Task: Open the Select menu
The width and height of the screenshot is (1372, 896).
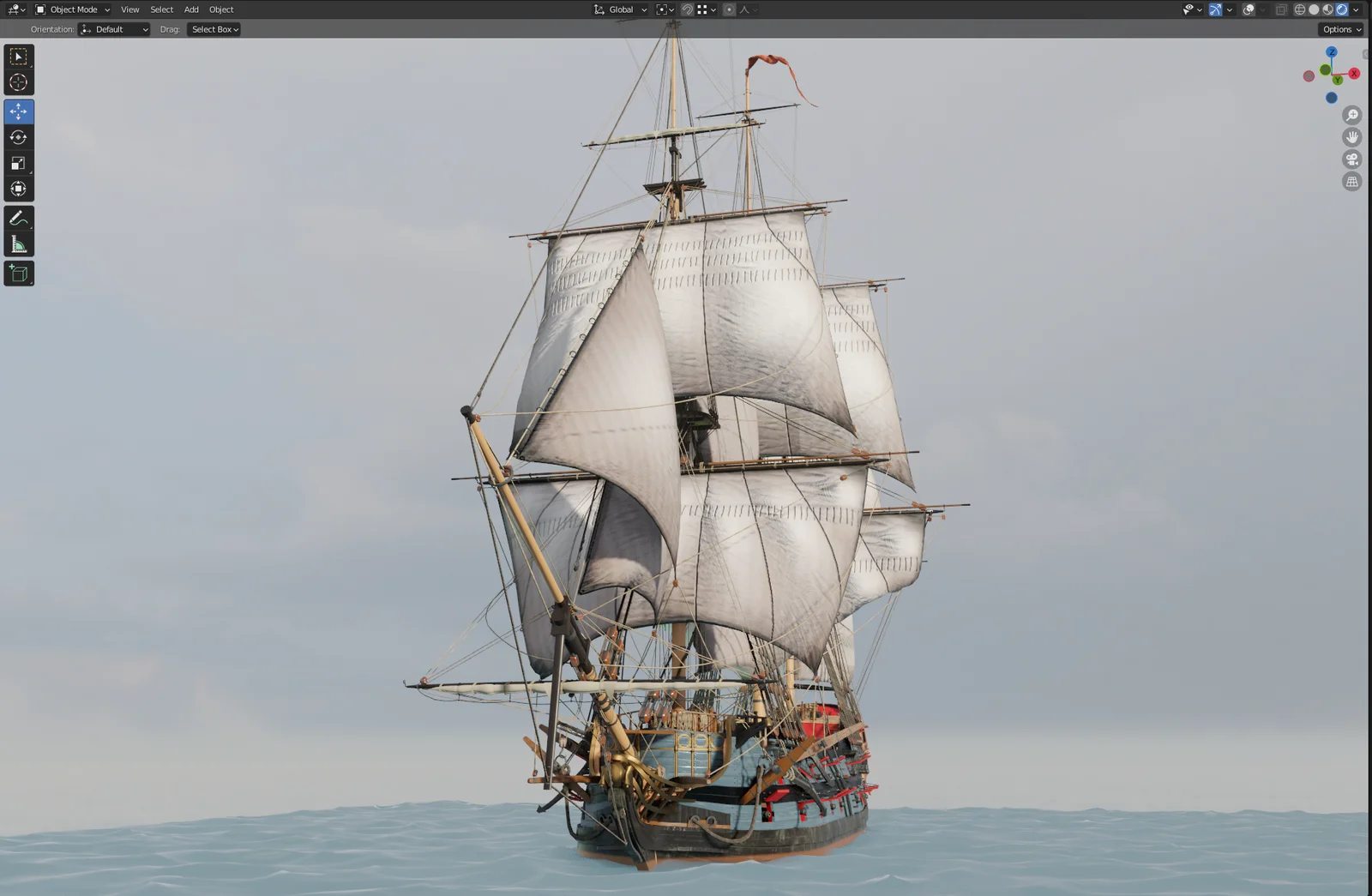Action: coord(161,9)
